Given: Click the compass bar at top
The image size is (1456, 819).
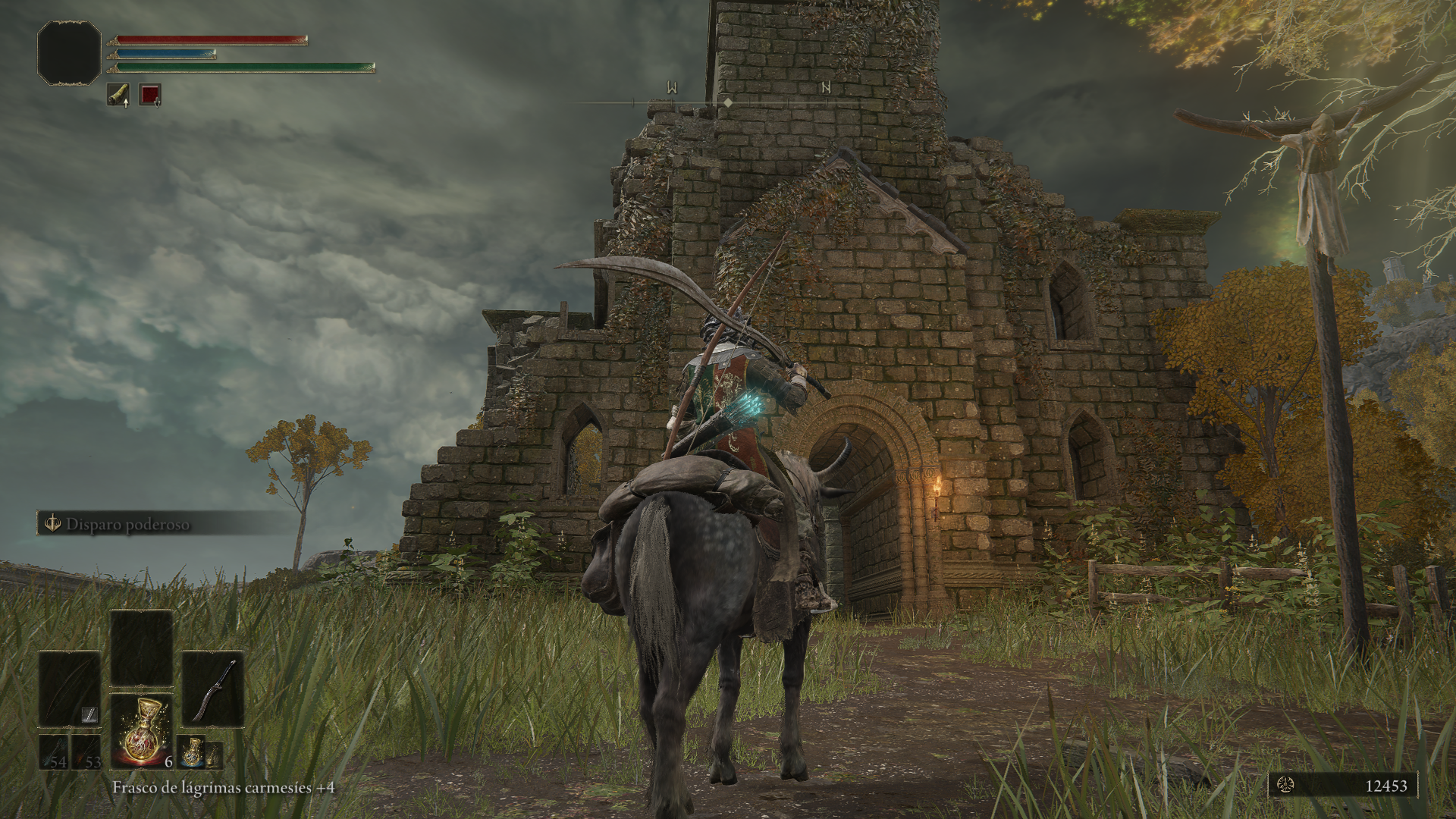Looking at the screenshot, I should (x=728, y=102).
